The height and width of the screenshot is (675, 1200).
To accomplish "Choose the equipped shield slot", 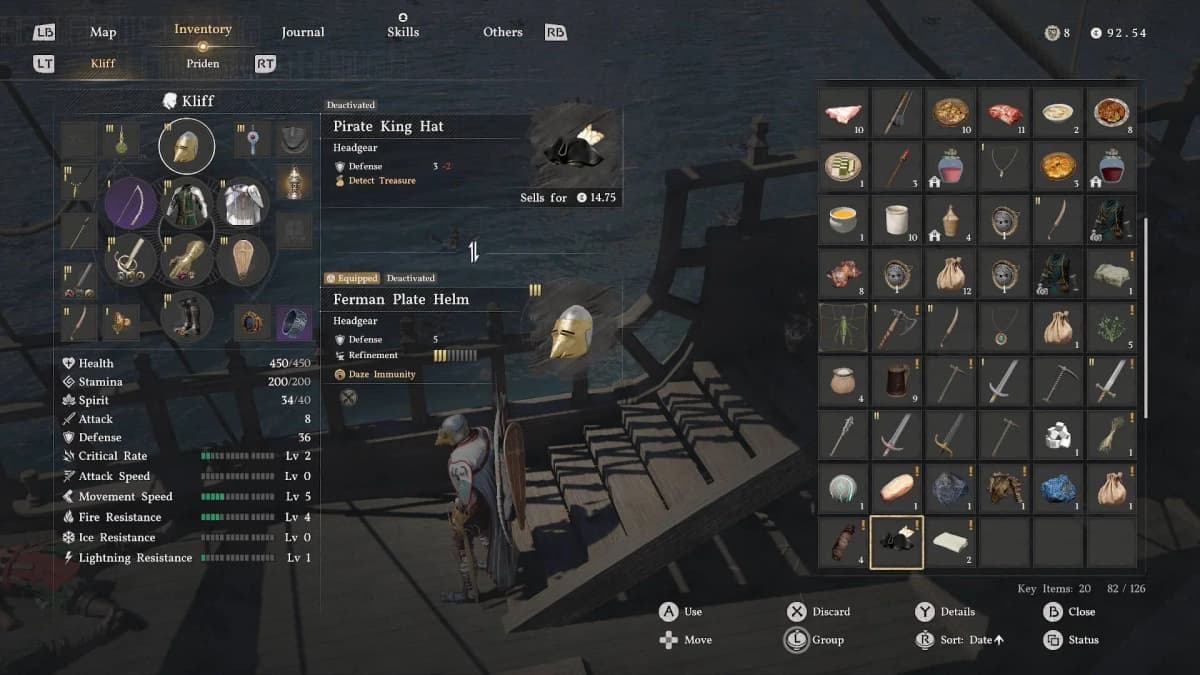I will pyautogui.click(x=243, y=260).
